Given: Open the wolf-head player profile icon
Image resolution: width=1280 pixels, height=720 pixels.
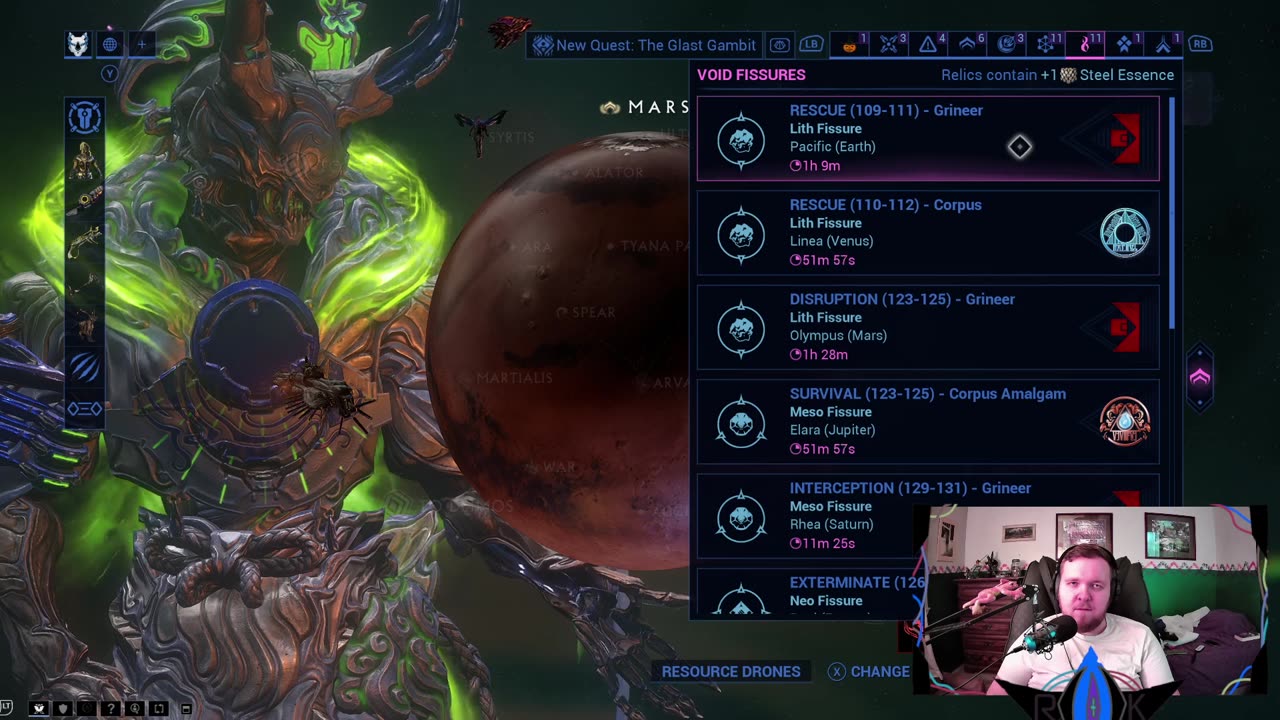Looking at the screenshot, I should point(78,44).
